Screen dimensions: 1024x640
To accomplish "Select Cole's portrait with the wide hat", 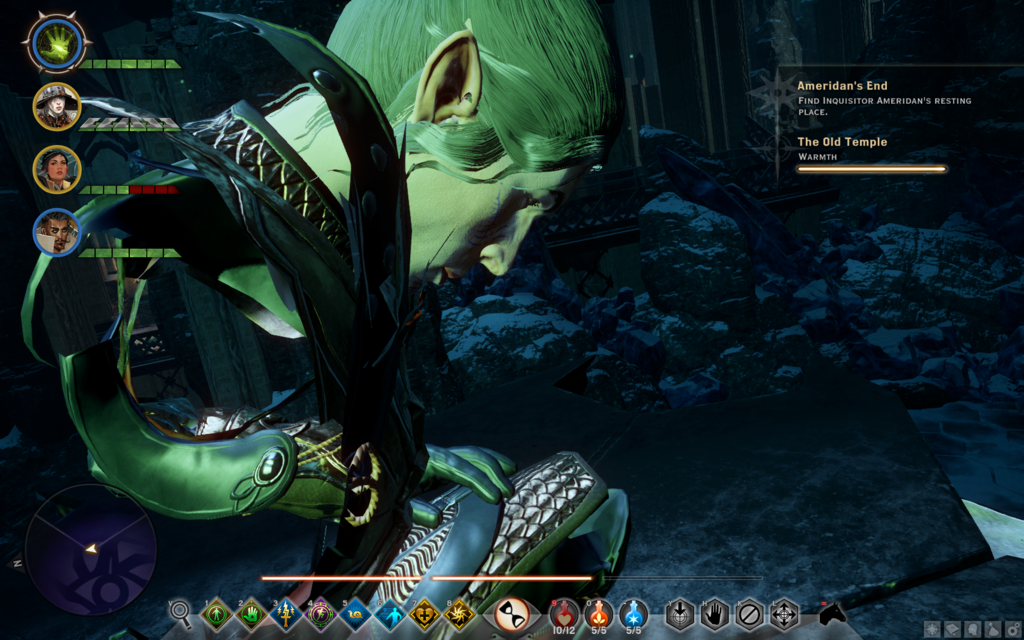I will coord(55,105).
